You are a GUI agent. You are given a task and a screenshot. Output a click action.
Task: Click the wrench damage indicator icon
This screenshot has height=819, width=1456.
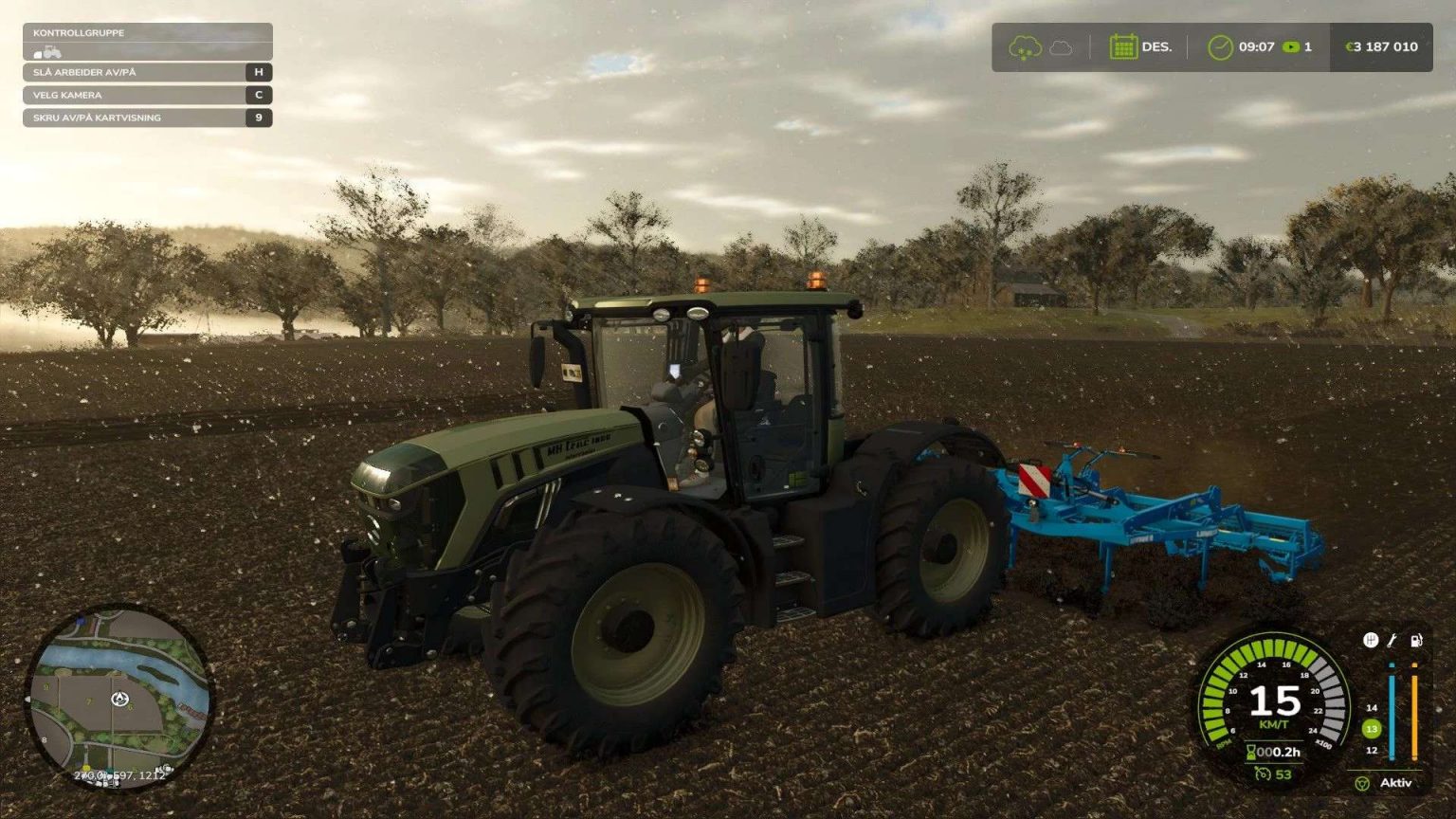coord(1392,642)
